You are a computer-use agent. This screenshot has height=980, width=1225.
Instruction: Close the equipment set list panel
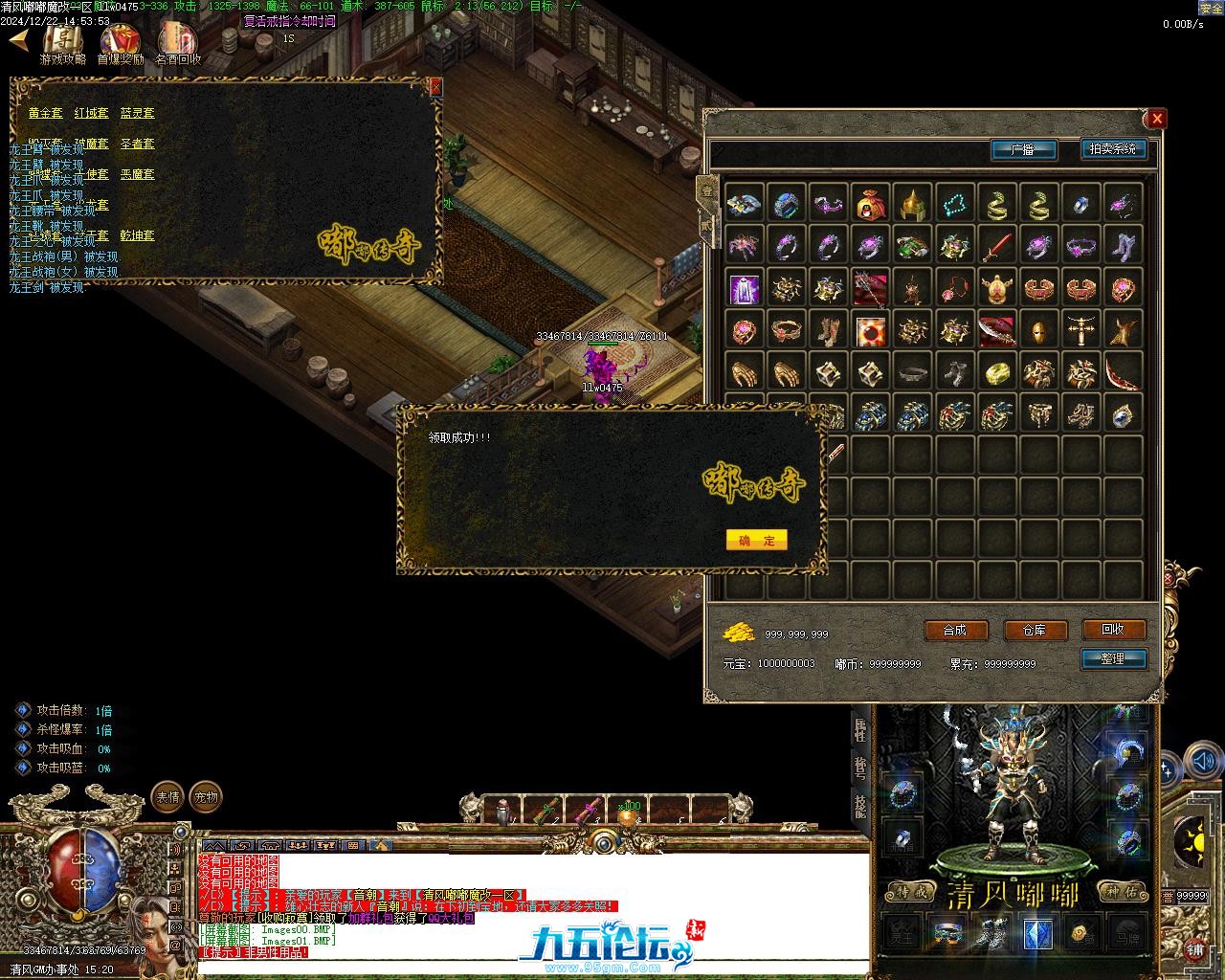[x=436, y=87]
